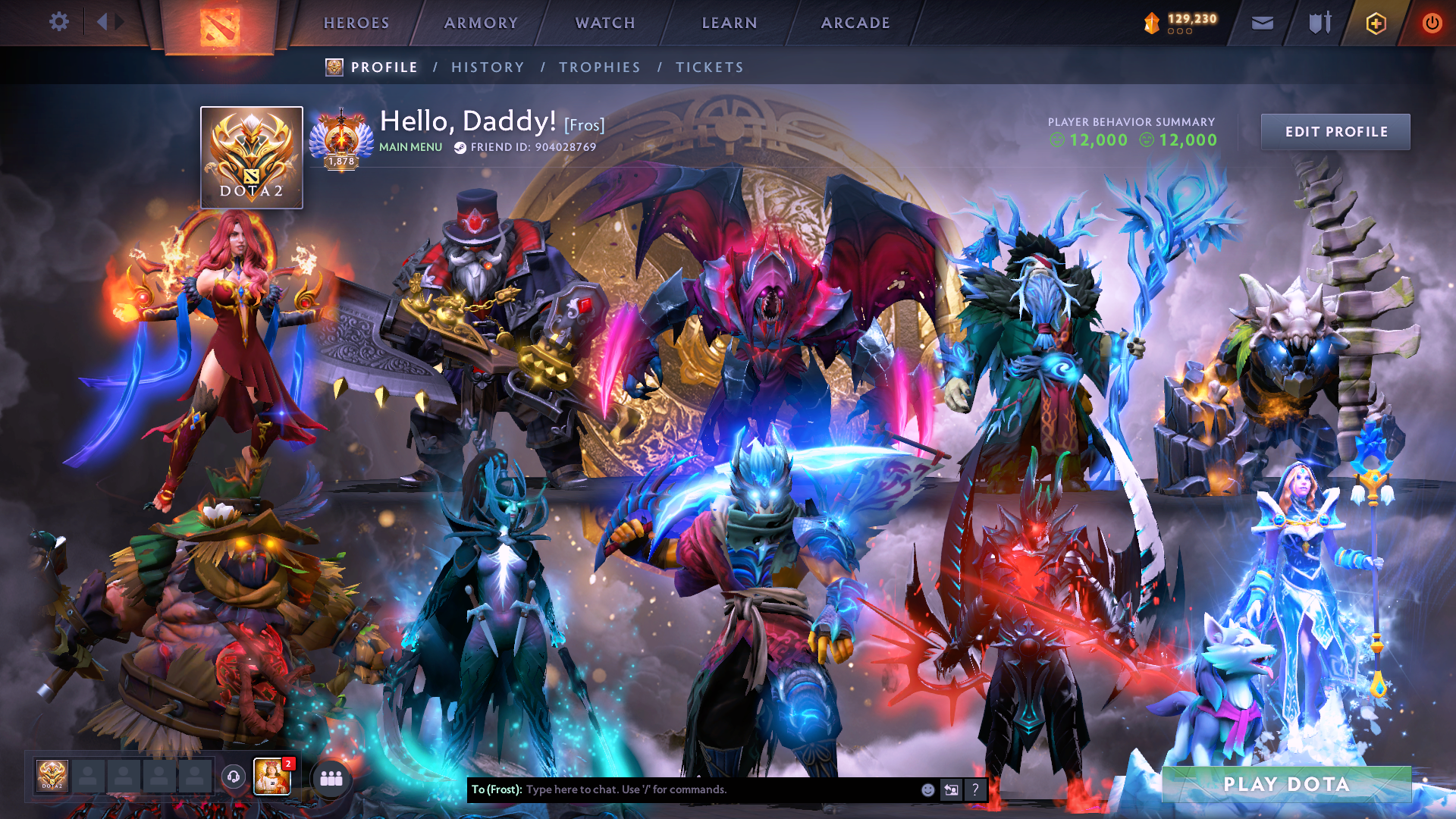This screenshot has width=1456, height=819.
Task: Open the friends list button
Action: (x=331, y=778)
